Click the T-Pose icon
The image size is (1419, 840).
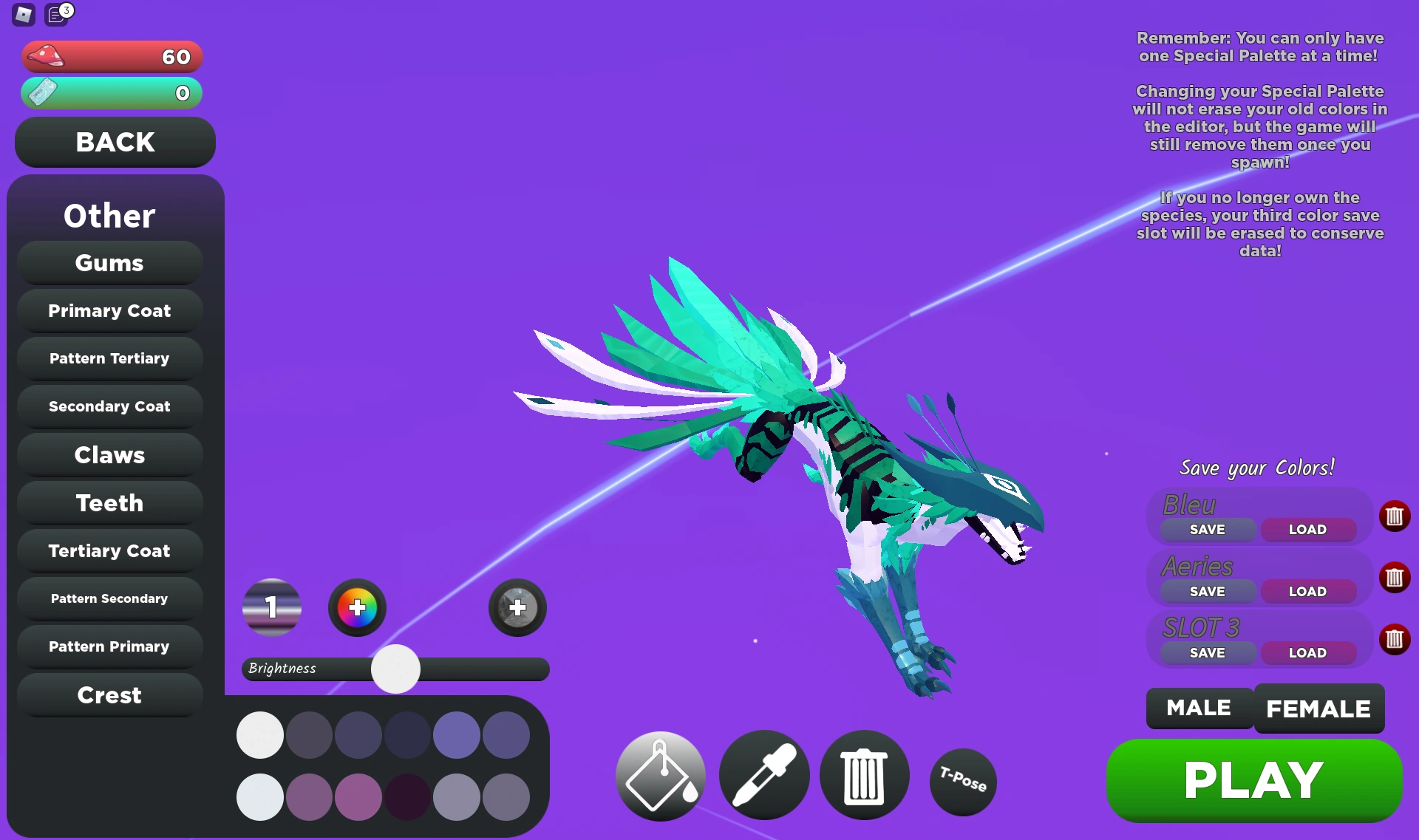962,782
